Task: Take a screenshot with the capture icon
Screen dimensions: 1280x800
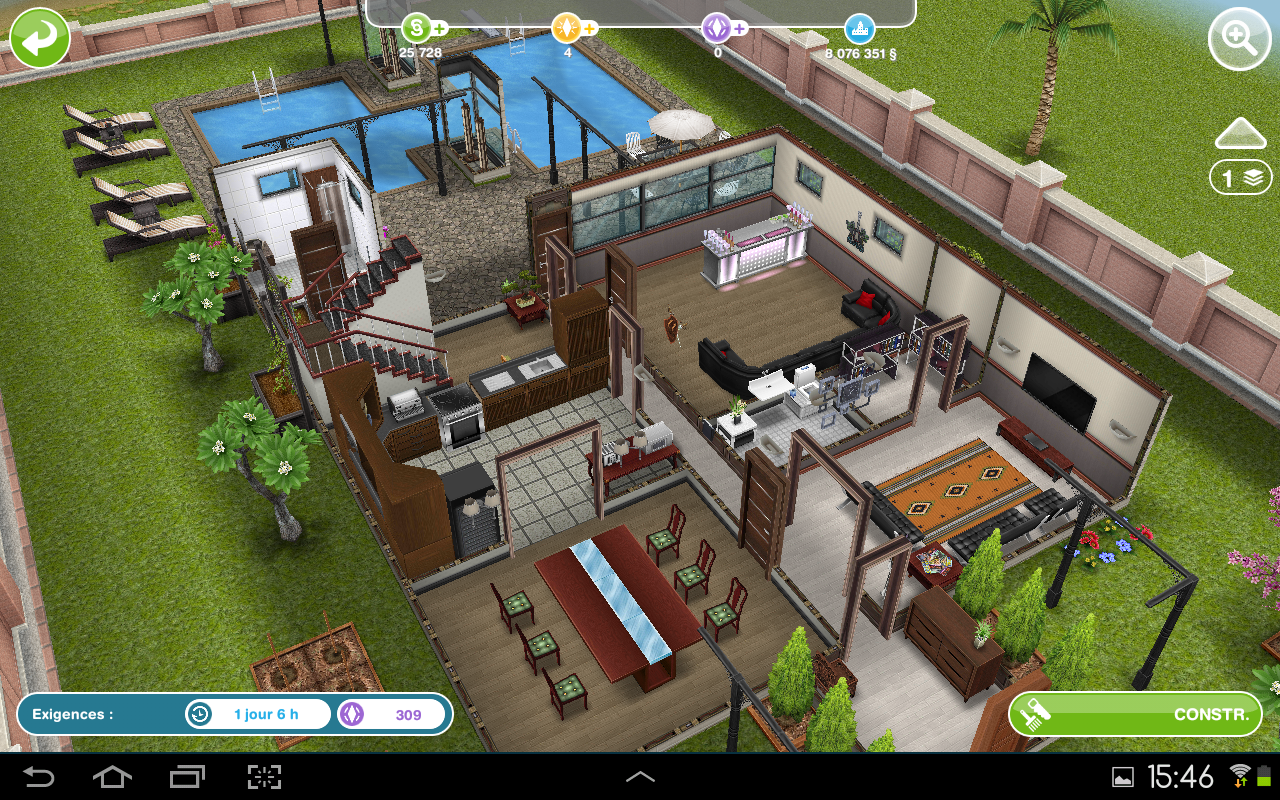Action: (x=264, y=777)
